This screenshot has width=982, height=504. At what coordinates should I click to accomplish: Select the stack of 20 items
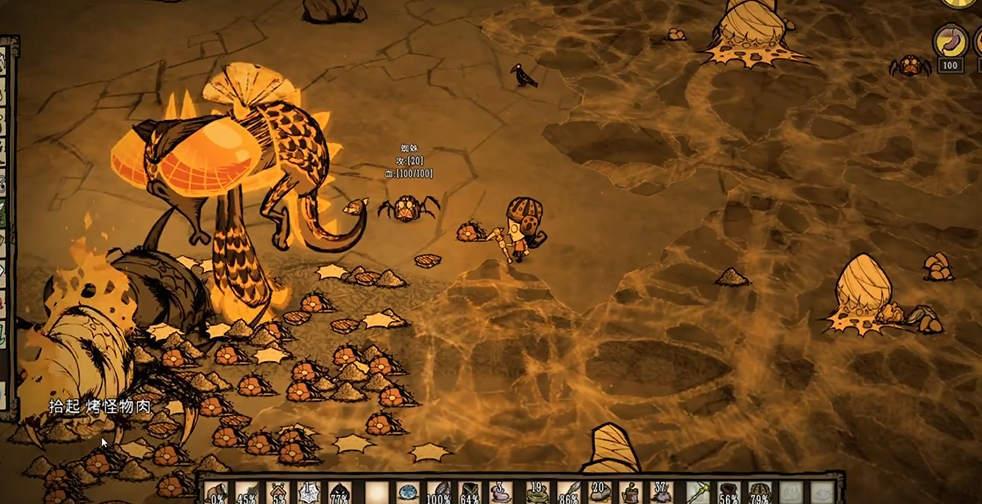pyautogui.click(x=599, y=493)
